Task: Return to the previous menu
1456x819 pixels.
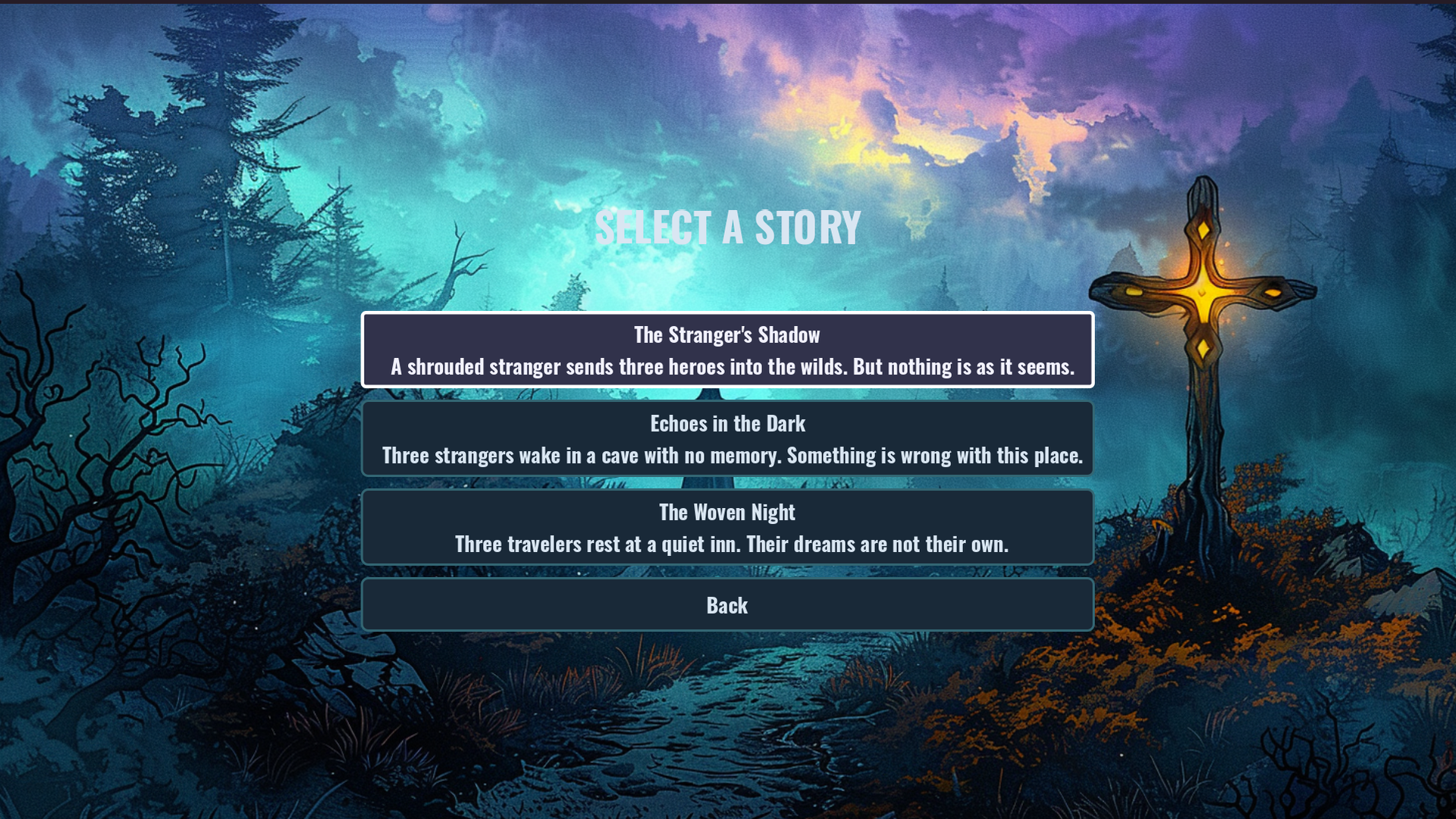Action: pyautogui.click(x=726, y=604)
